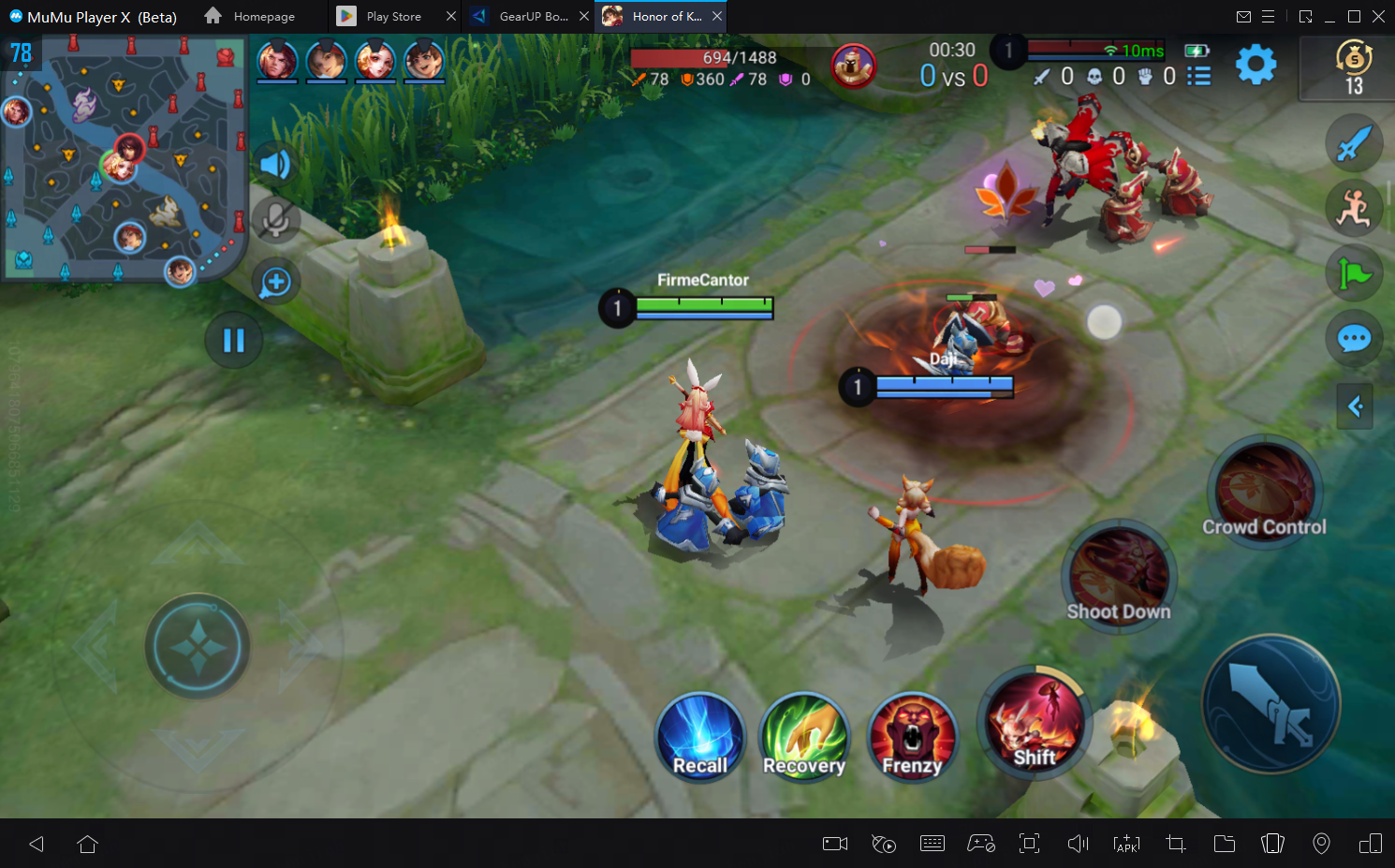Image resolution: width=1395 pixels, height=868 pixels.
Task: Open the game settings gear
Action: [1255, 65]
